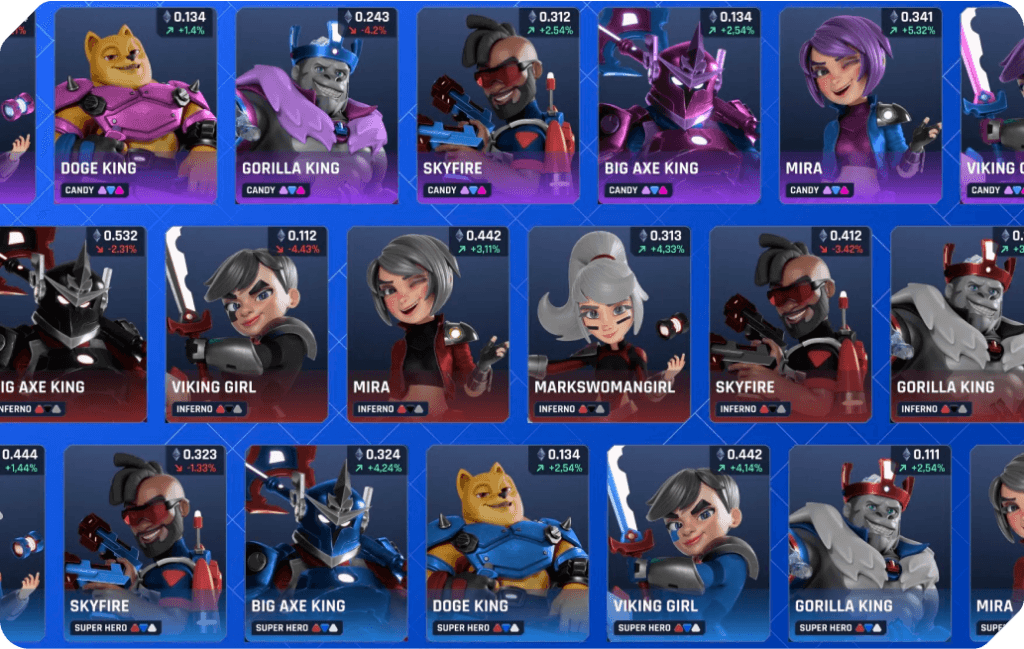The width and height of the screenshot is (1024, 649).
Task: Pick the Super Hero Big Axe King card
Action: 326,543
